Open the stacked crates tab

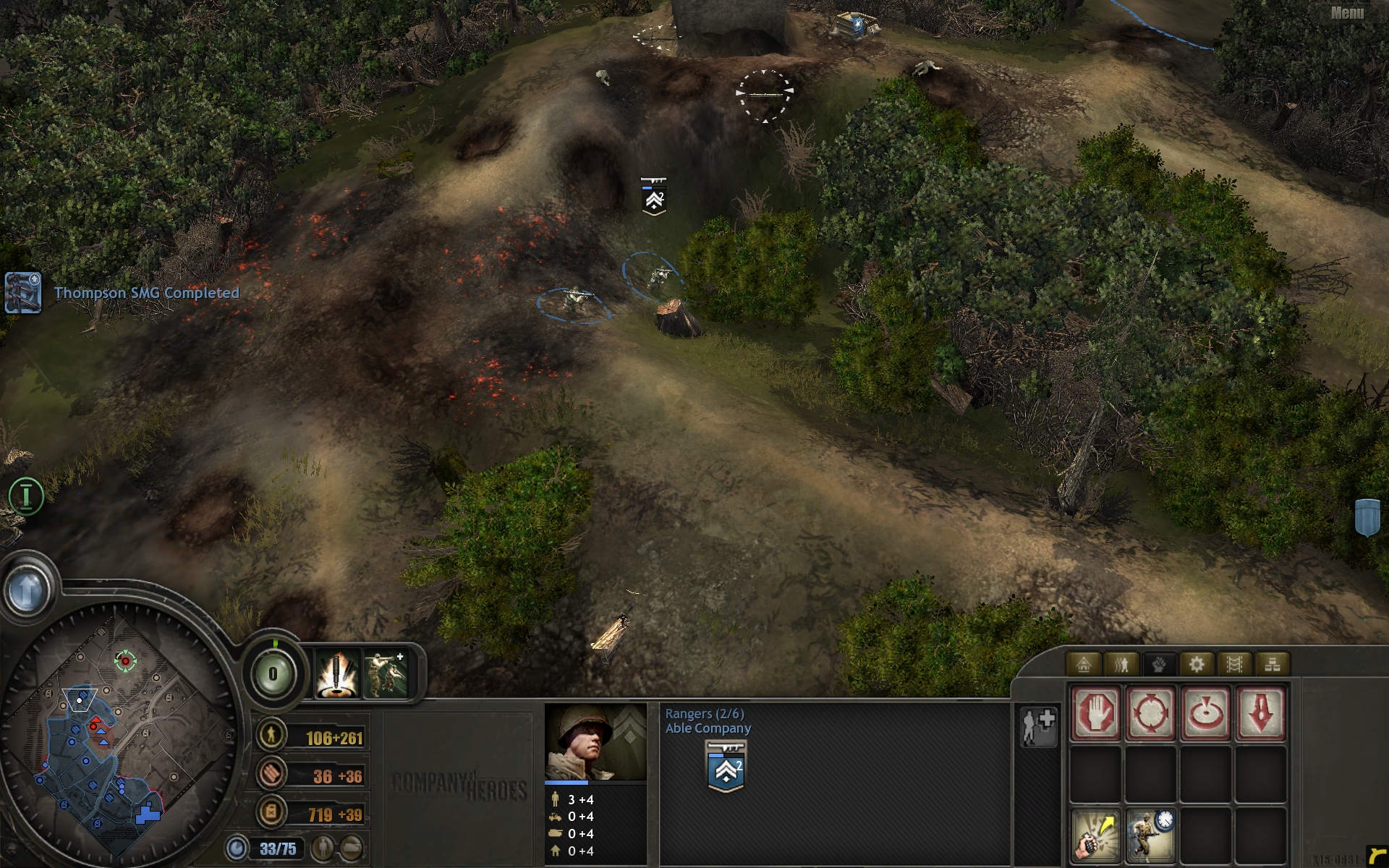pyautogui.click(x=1272, y=664)
